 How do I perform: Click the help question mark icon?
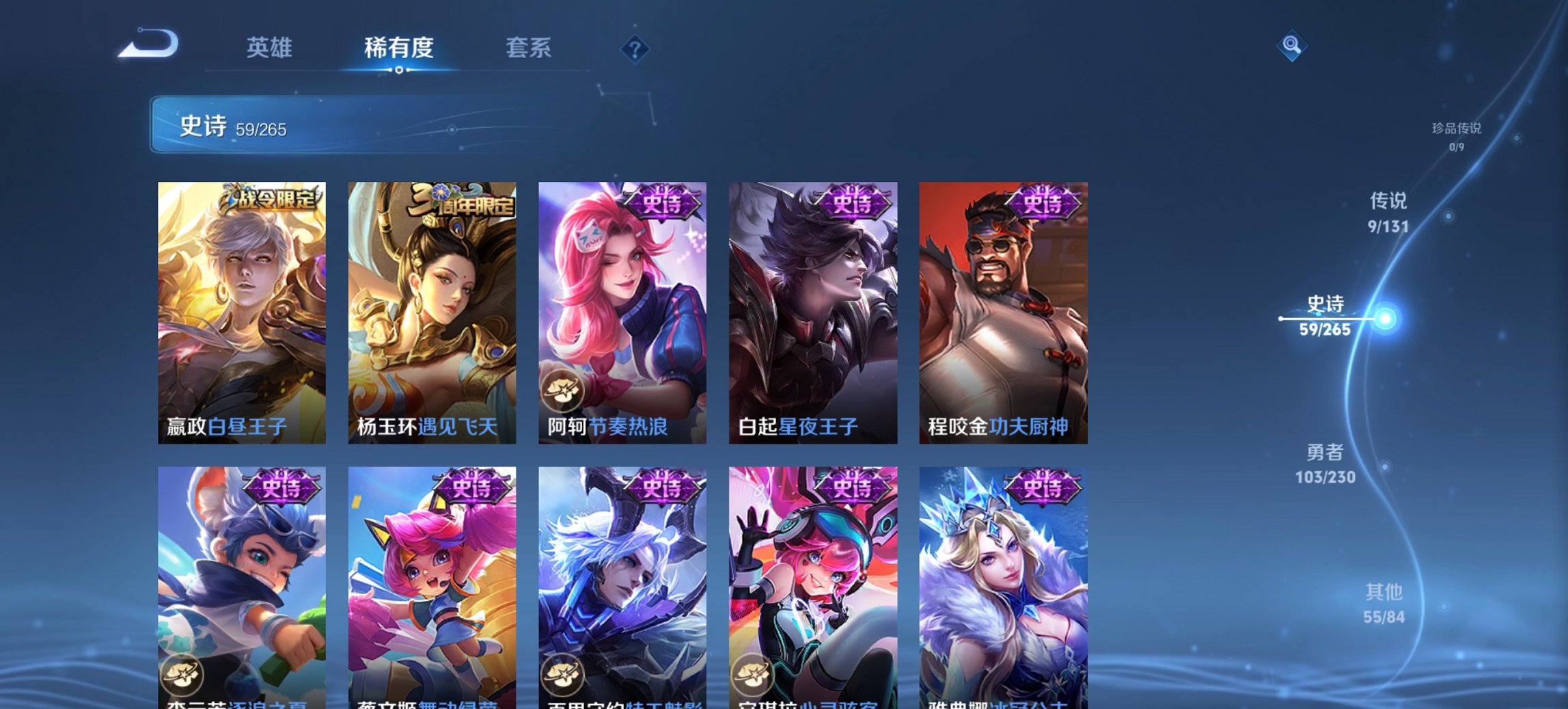[x=634, y=48]
